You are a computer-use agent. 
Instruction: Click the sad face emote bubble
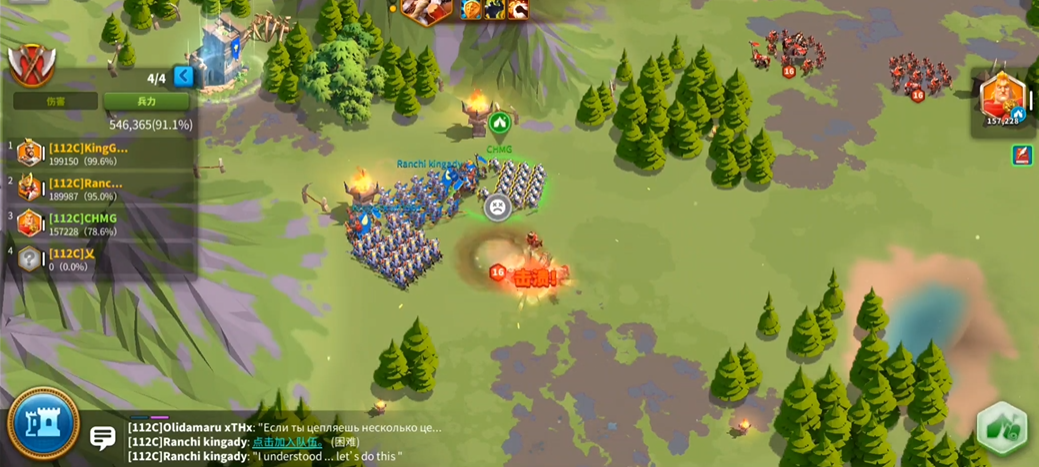(x=496, y=207)
